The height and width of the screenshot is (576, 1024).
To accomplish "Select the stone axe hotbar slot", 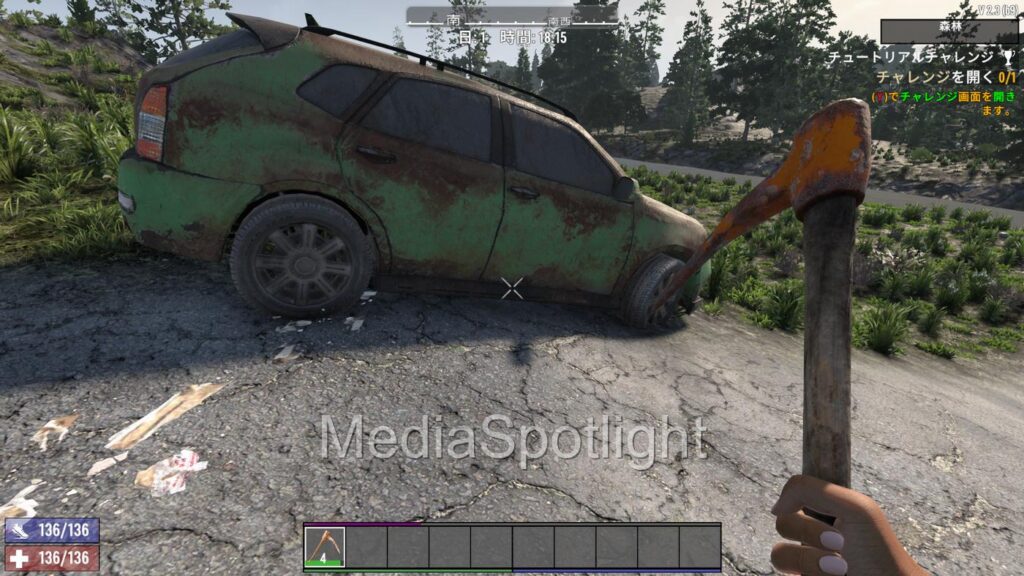I will [325, 547].
